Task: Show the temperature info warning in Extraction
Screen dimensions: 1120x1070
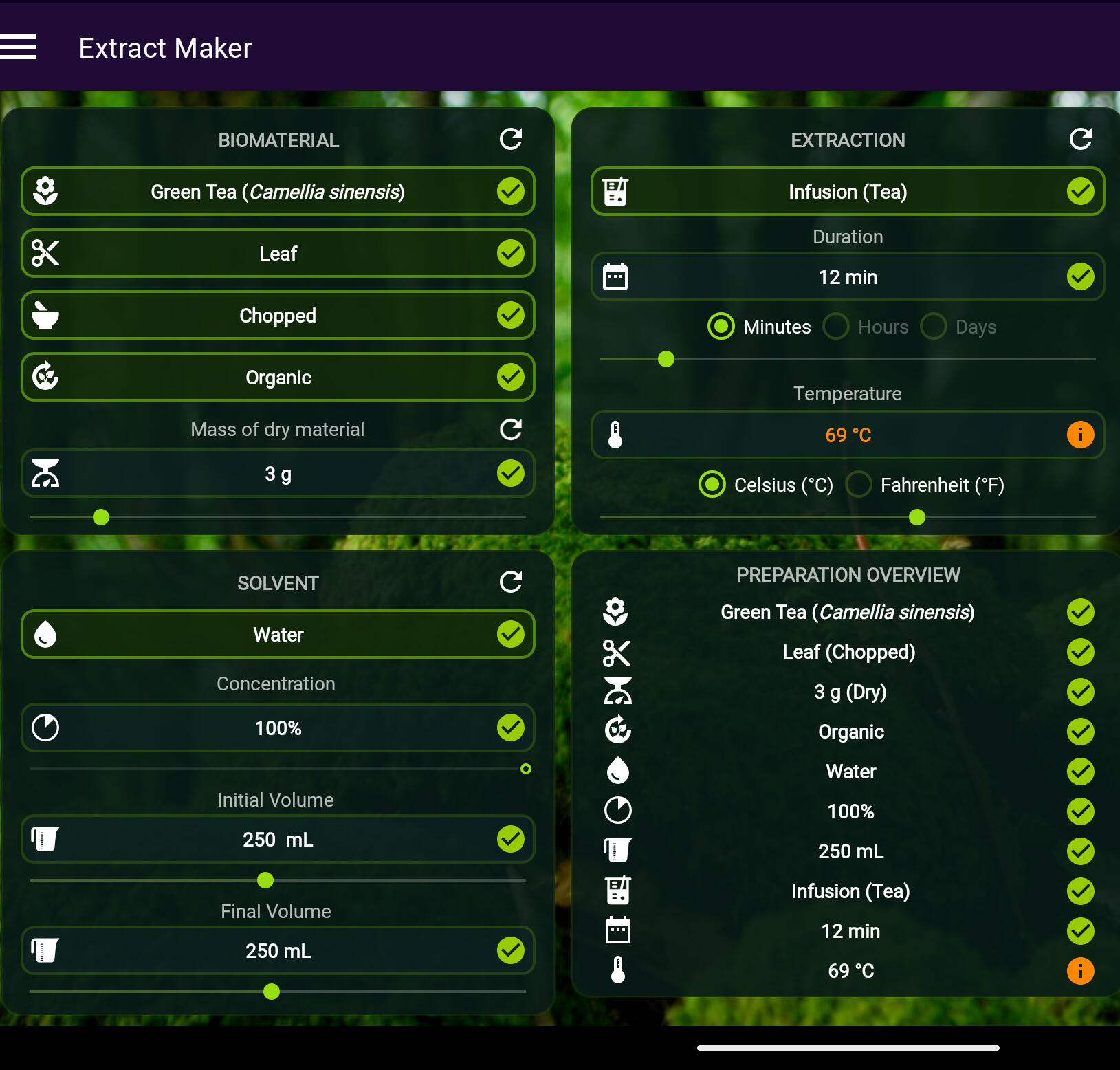Action: [x=1080, y=435]
